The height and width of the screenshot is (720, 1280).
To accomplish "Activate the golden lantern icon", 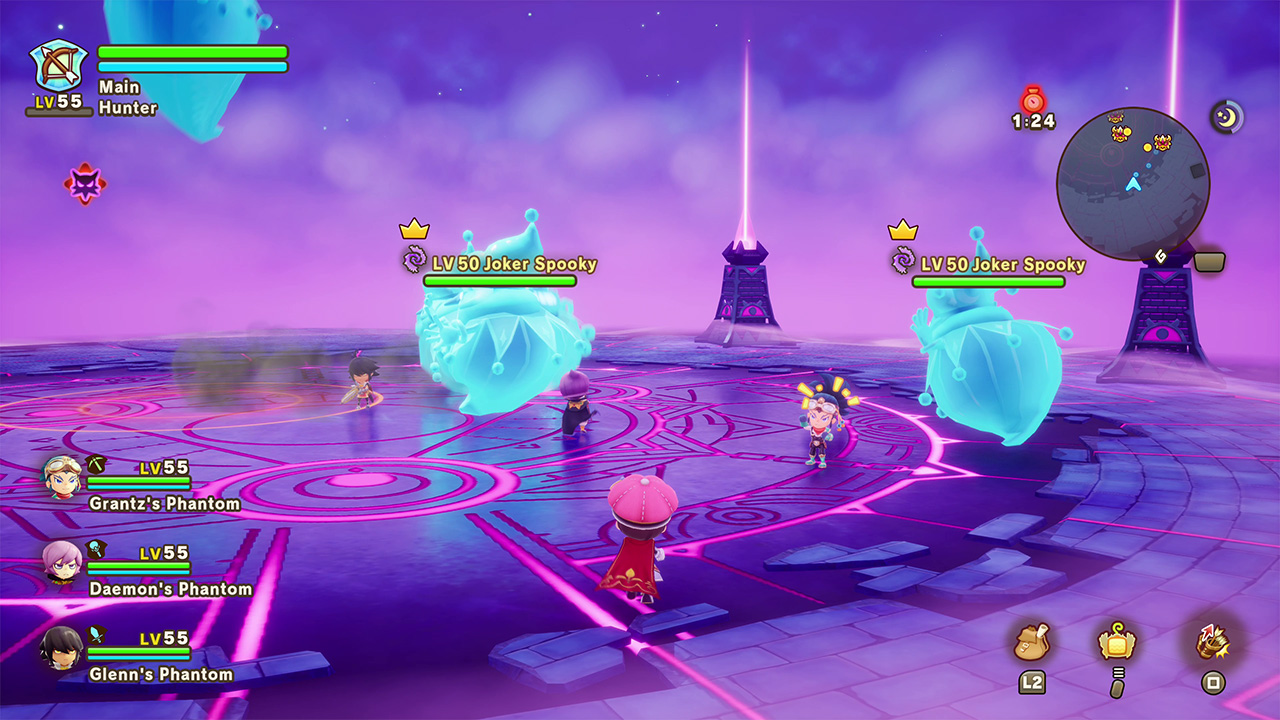I will pyautogui.click(x=1117, y=642).
